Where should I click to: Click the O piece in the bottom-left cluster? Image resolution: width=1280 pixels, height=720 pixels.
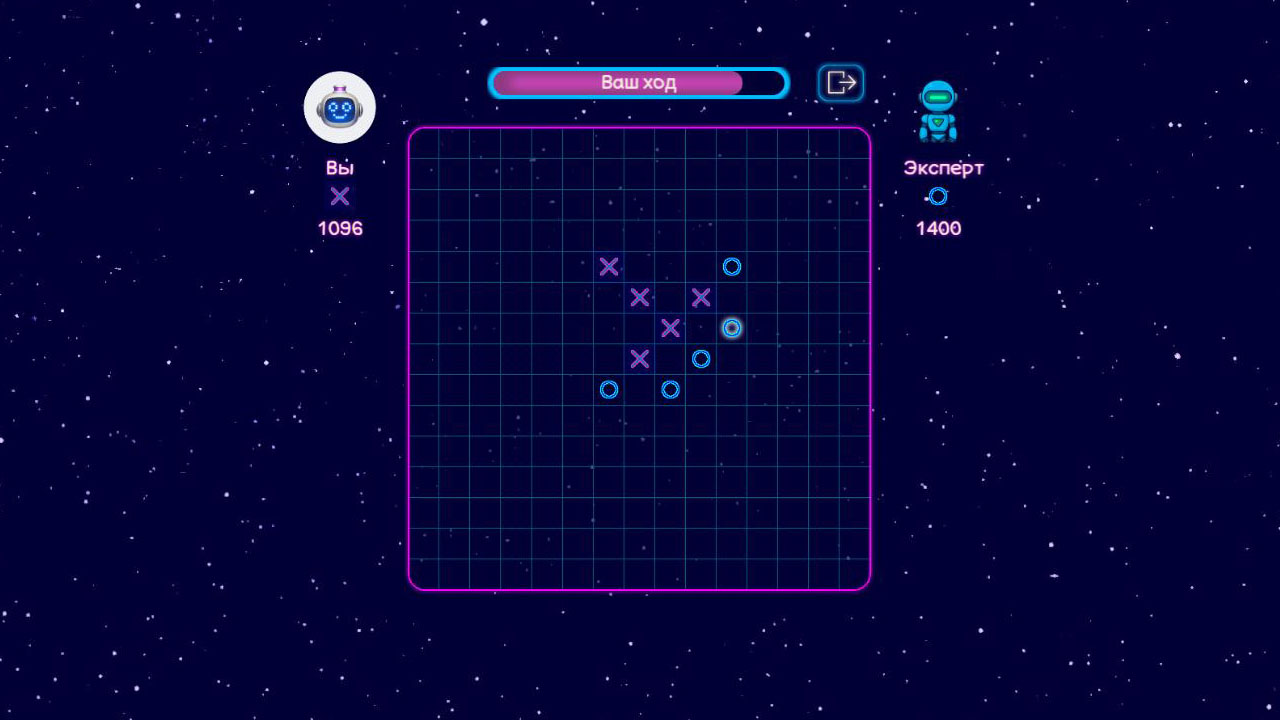click(608, 389)
